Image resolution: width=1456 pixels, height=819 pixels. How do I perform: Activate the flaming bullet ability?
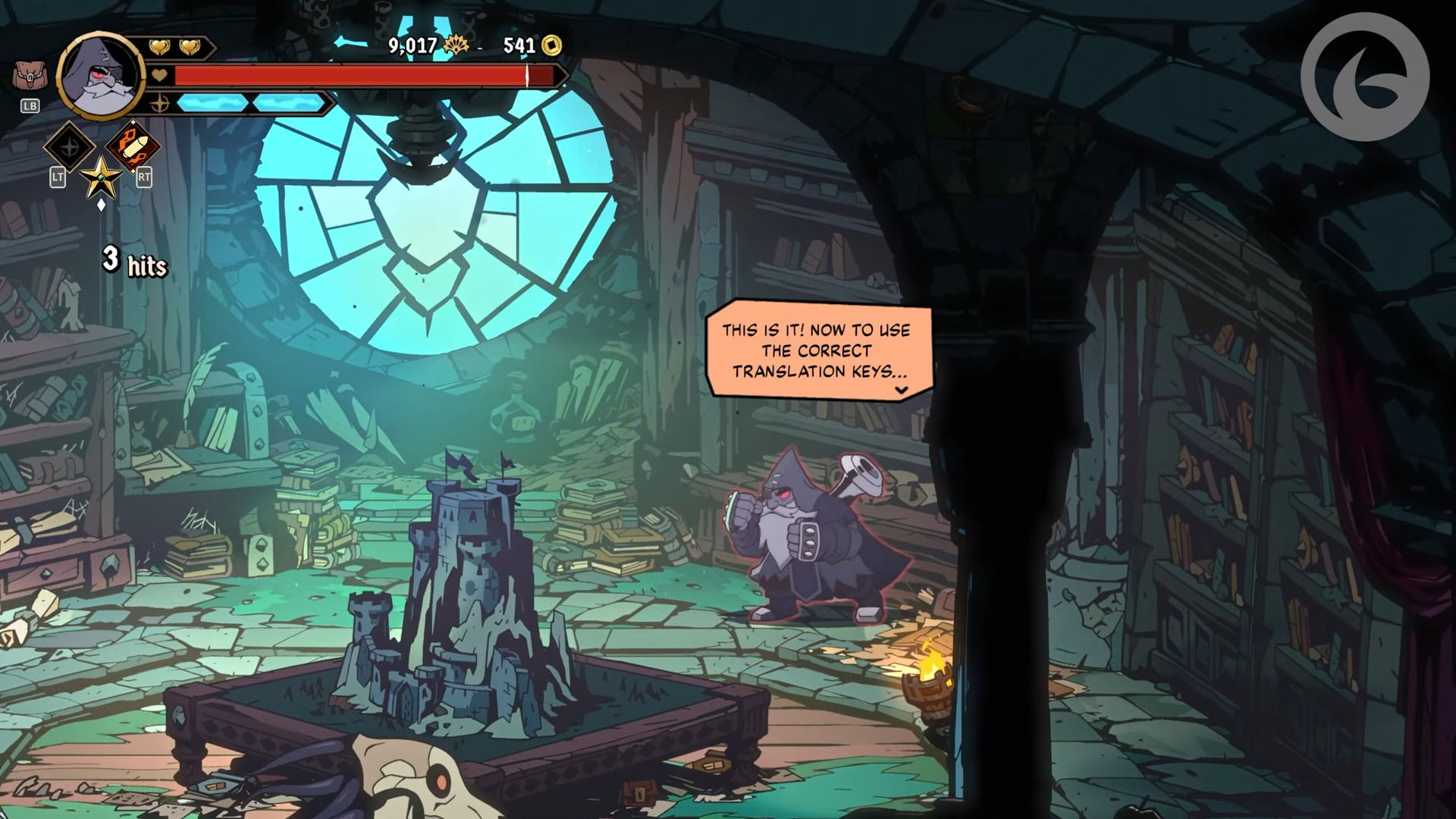tap(133, 146)
